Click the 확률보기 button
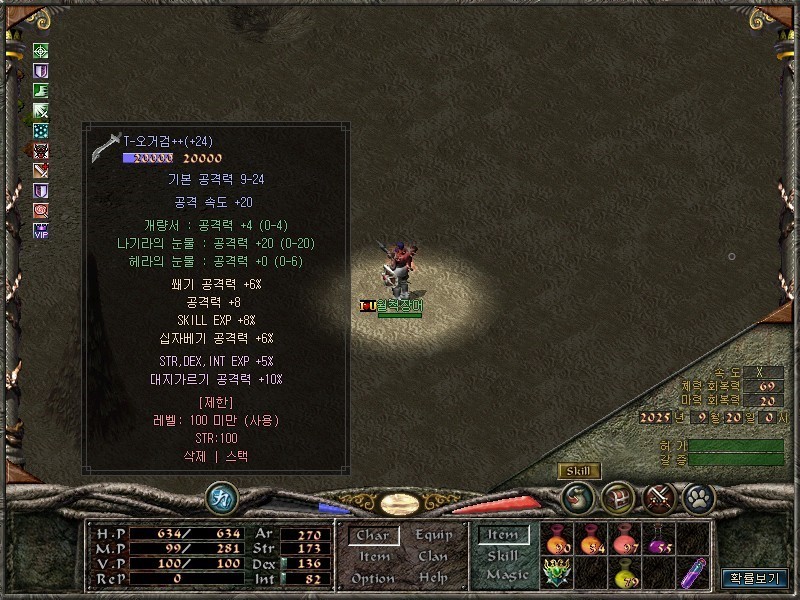Image resolution: width=800 pixels, height=600 pixels. pos(755,578)
